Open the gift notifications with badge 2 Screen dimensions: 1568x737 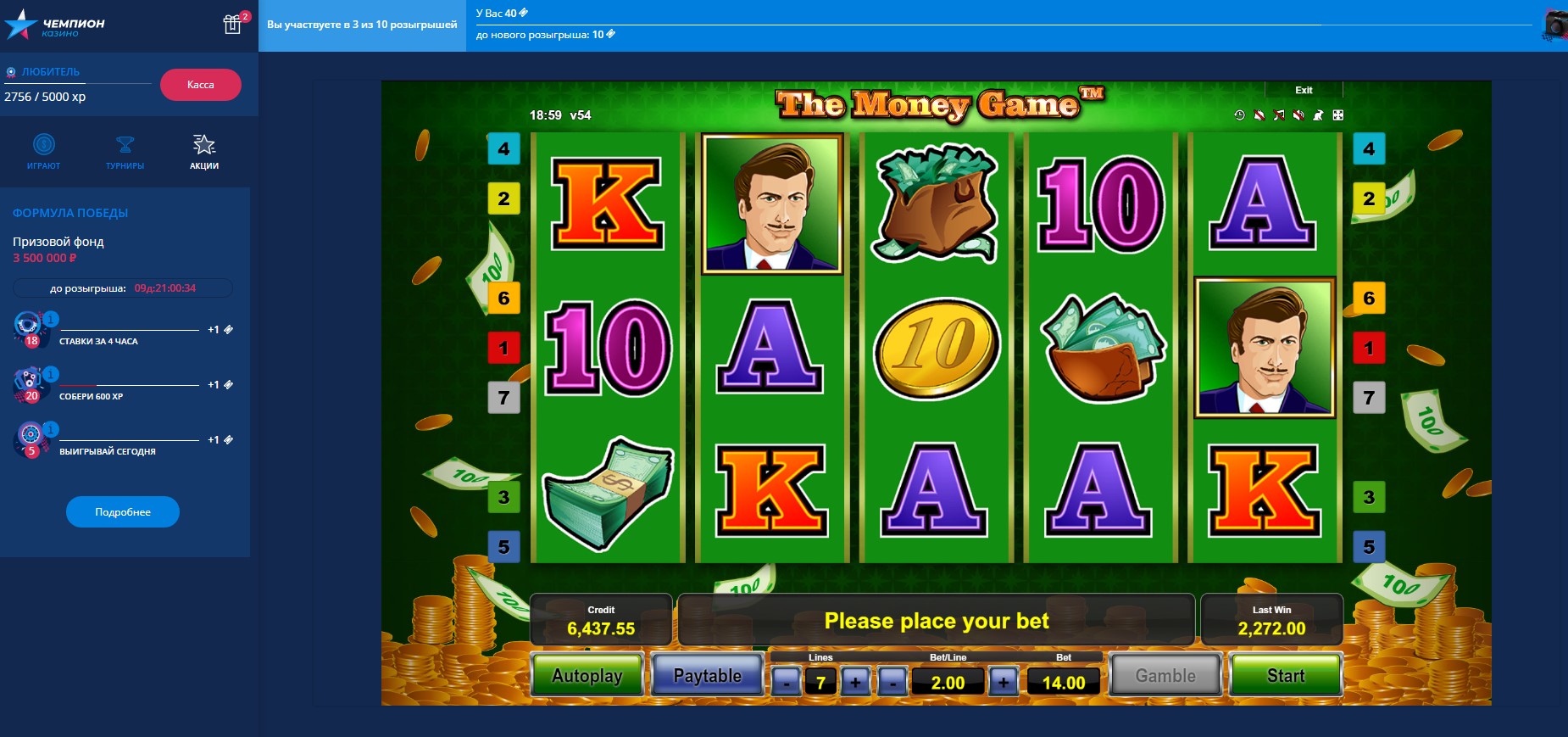pos(231,25)
